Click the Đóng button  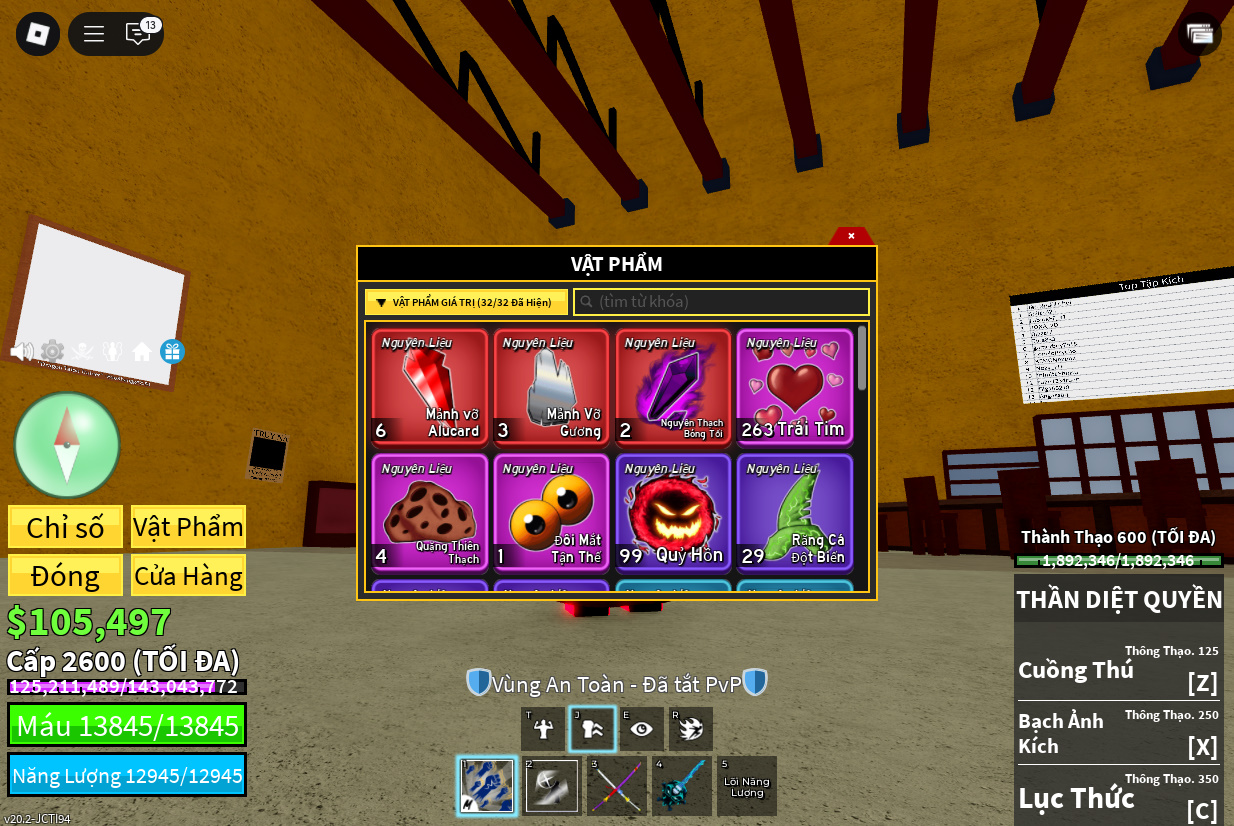pyautogui.click(x=66, y=576)
